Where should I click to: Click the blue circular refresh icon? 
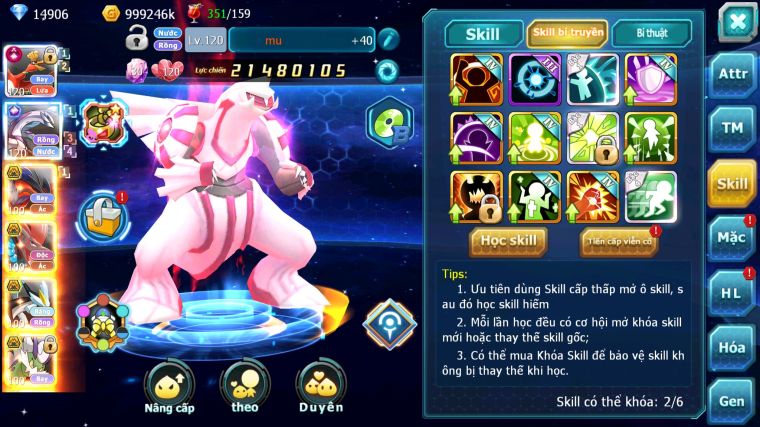click(x=387, y=70)
